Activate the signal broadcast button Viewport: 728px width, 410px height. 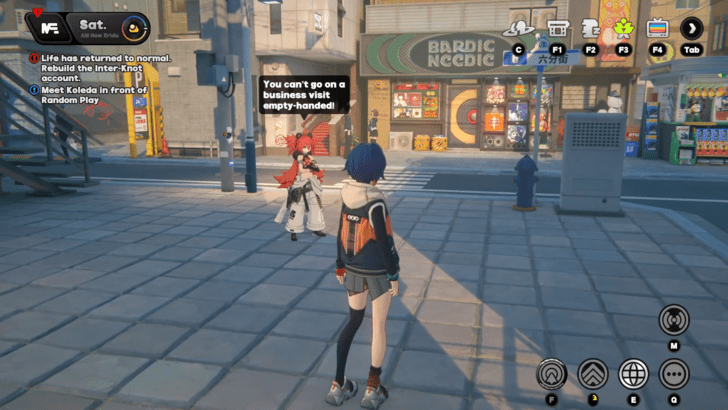[x=673, y=320]
